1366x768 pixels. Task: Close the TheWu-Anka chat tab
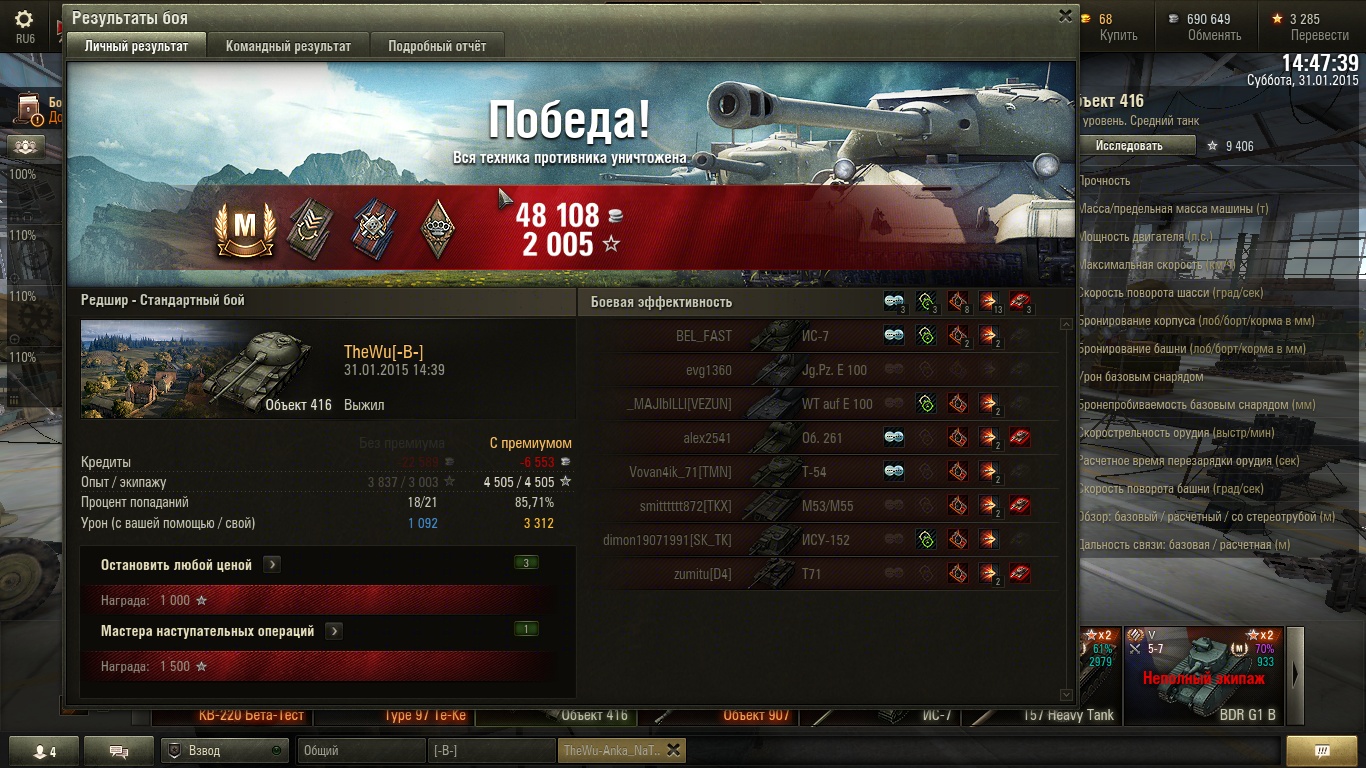[x=673, y=750]
